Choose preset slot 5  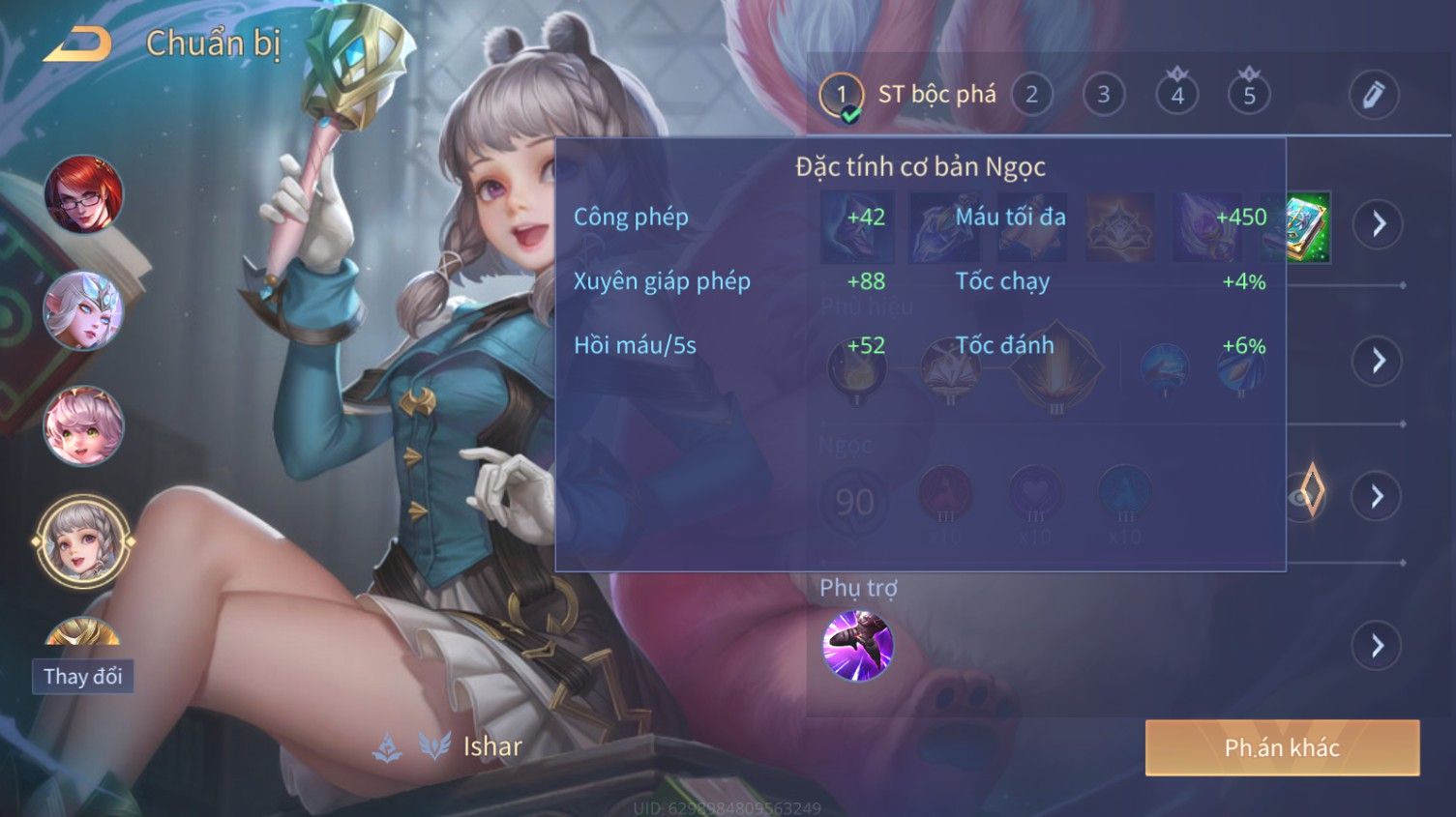click(x=1249, y=95)
